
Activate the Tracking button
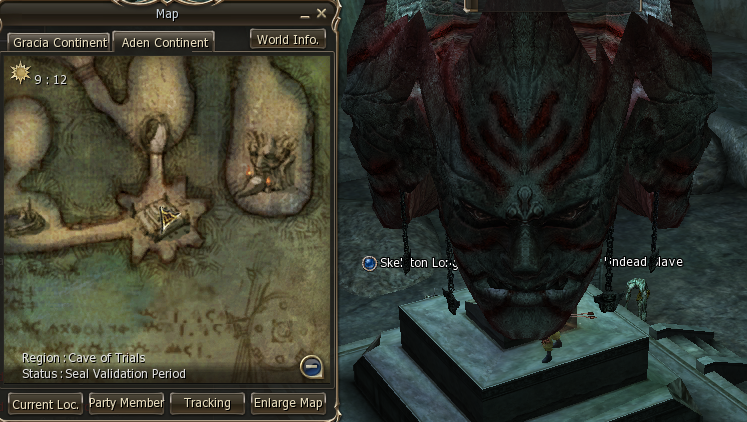point(207,403)
